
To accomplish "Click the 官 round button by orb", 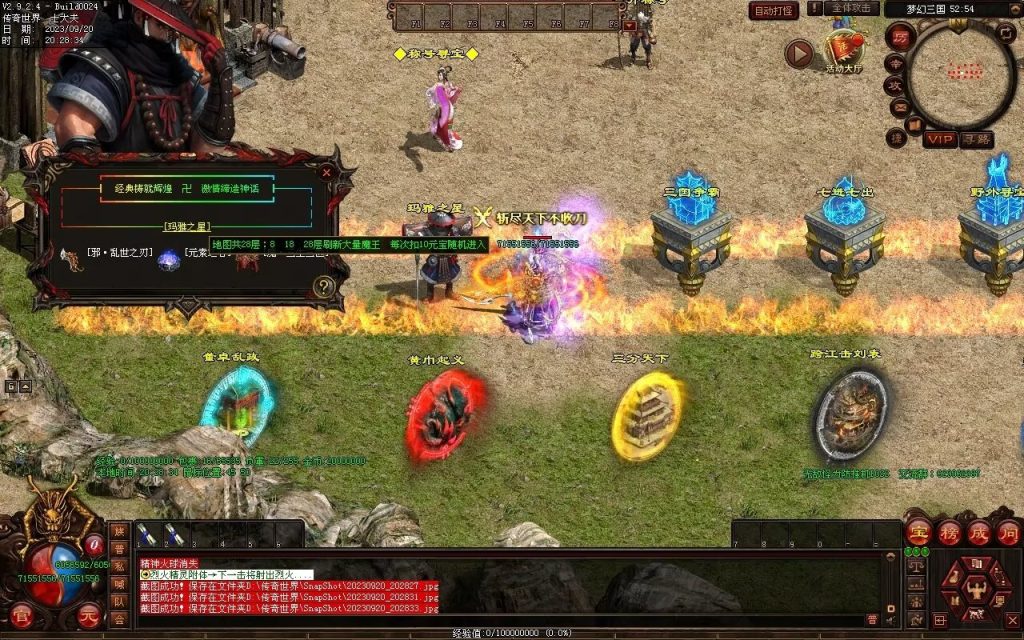I will pos(22,615).
